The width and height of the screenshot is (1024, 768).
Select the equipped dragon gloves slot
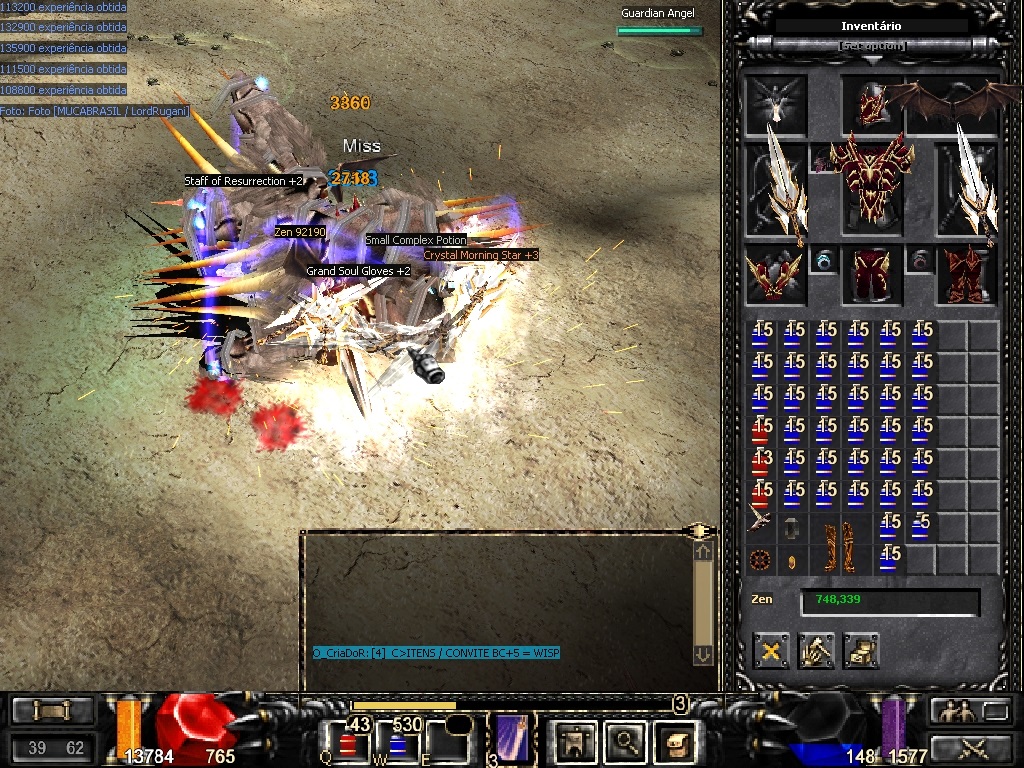point(775,276)
